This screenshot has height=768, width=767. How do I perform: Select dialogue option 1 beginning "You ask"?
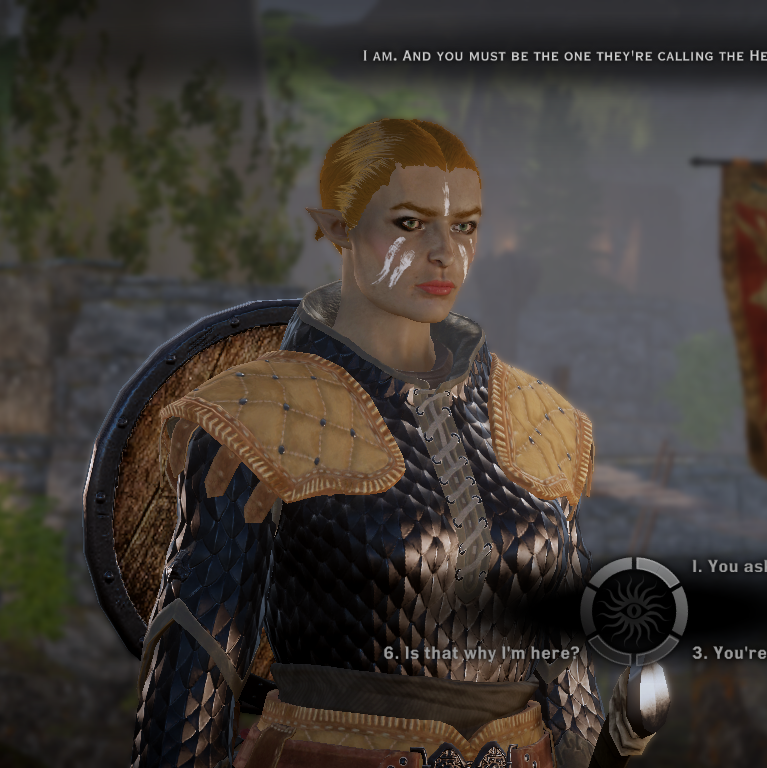pyautogui.click(x=729, y=566)
